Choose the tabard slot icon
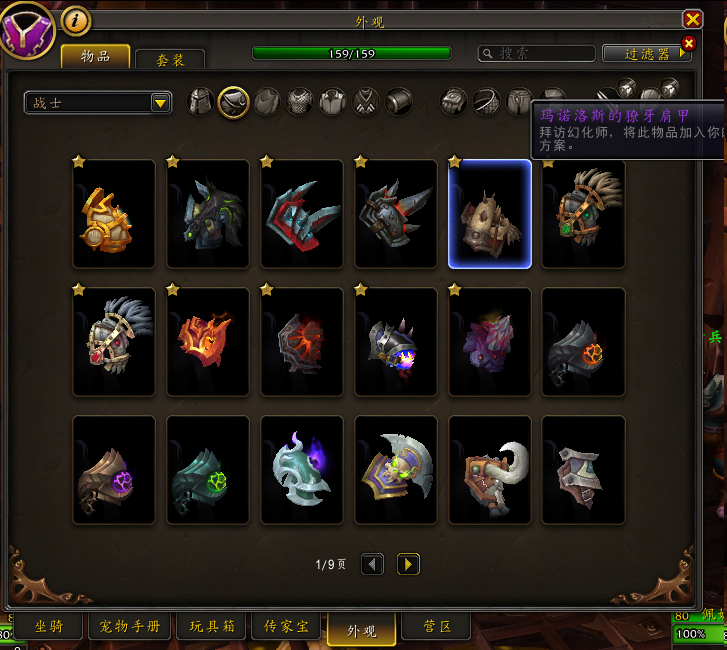This screenshot has width=727, height=650. [366, 101]
